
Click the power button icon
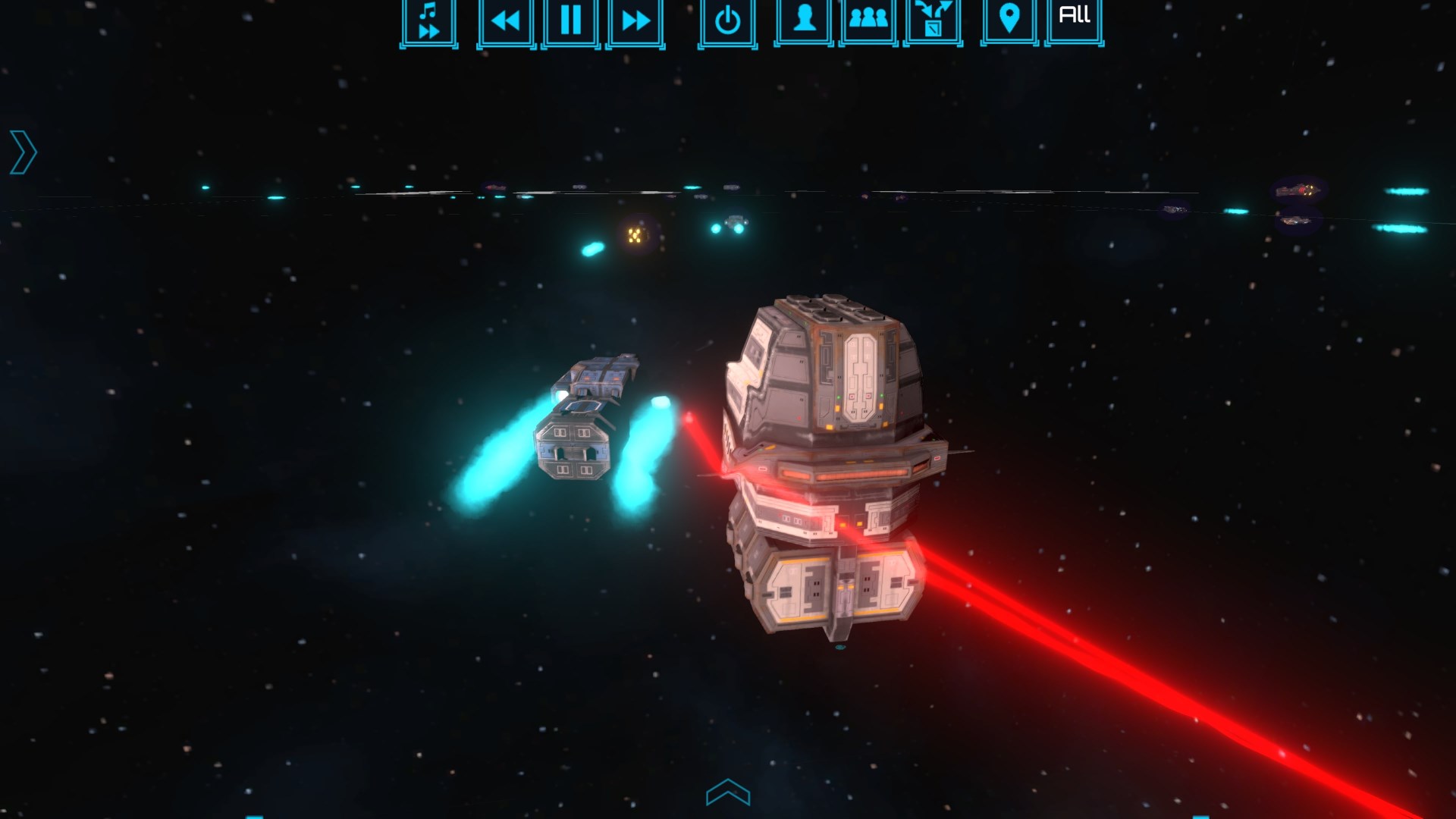tap(726, 20)
